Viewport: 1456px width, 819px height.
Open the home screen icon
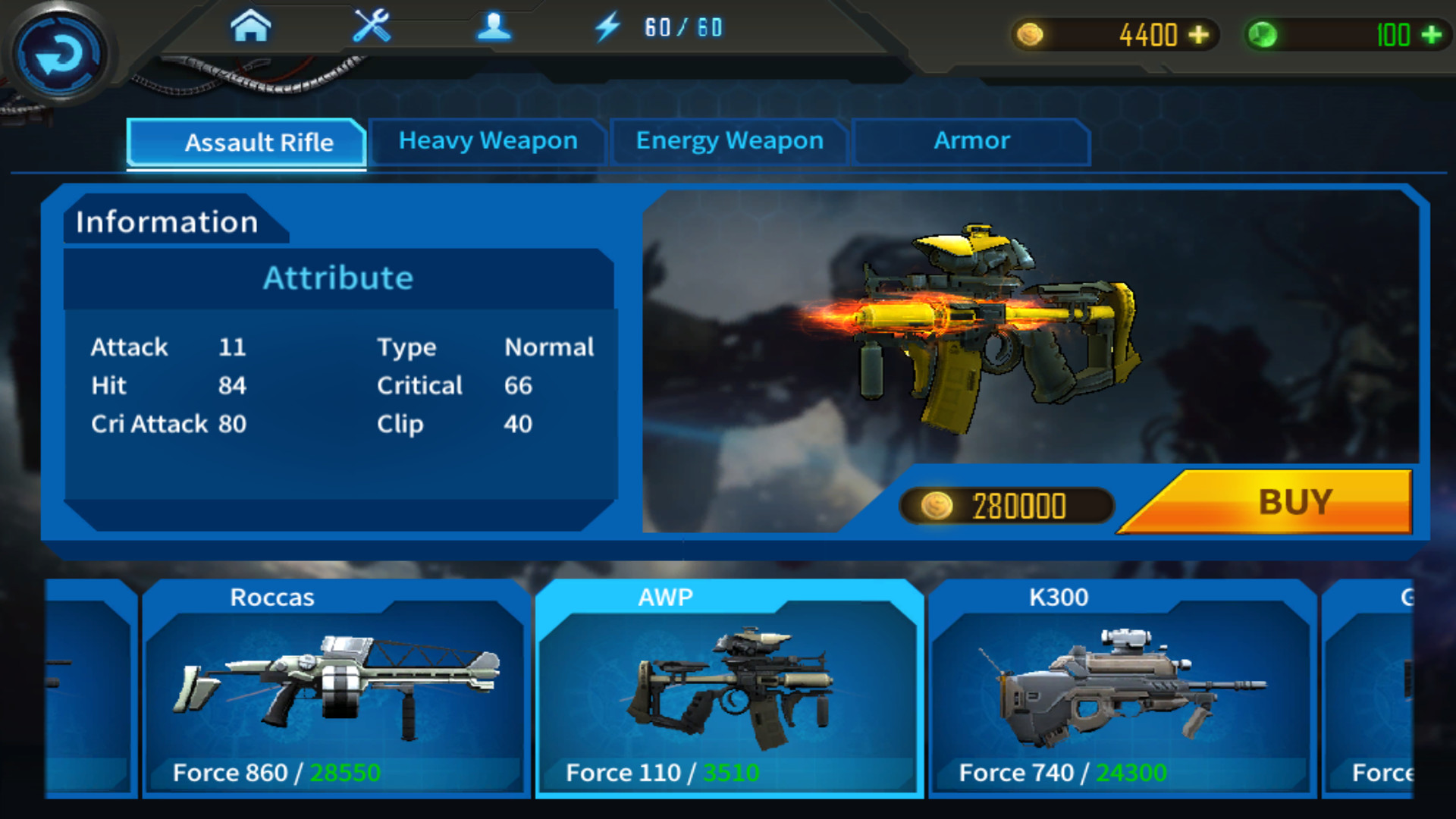point(251,25)
